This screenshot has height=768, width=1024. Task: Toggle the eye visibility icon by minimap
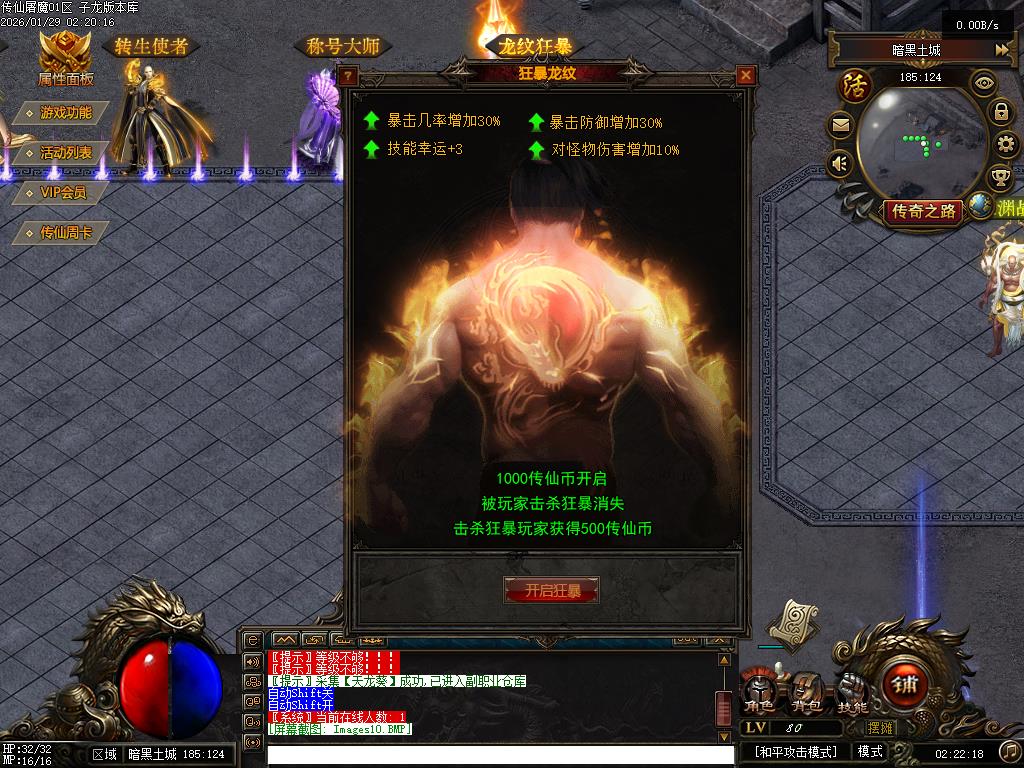[x=984, y=84]
